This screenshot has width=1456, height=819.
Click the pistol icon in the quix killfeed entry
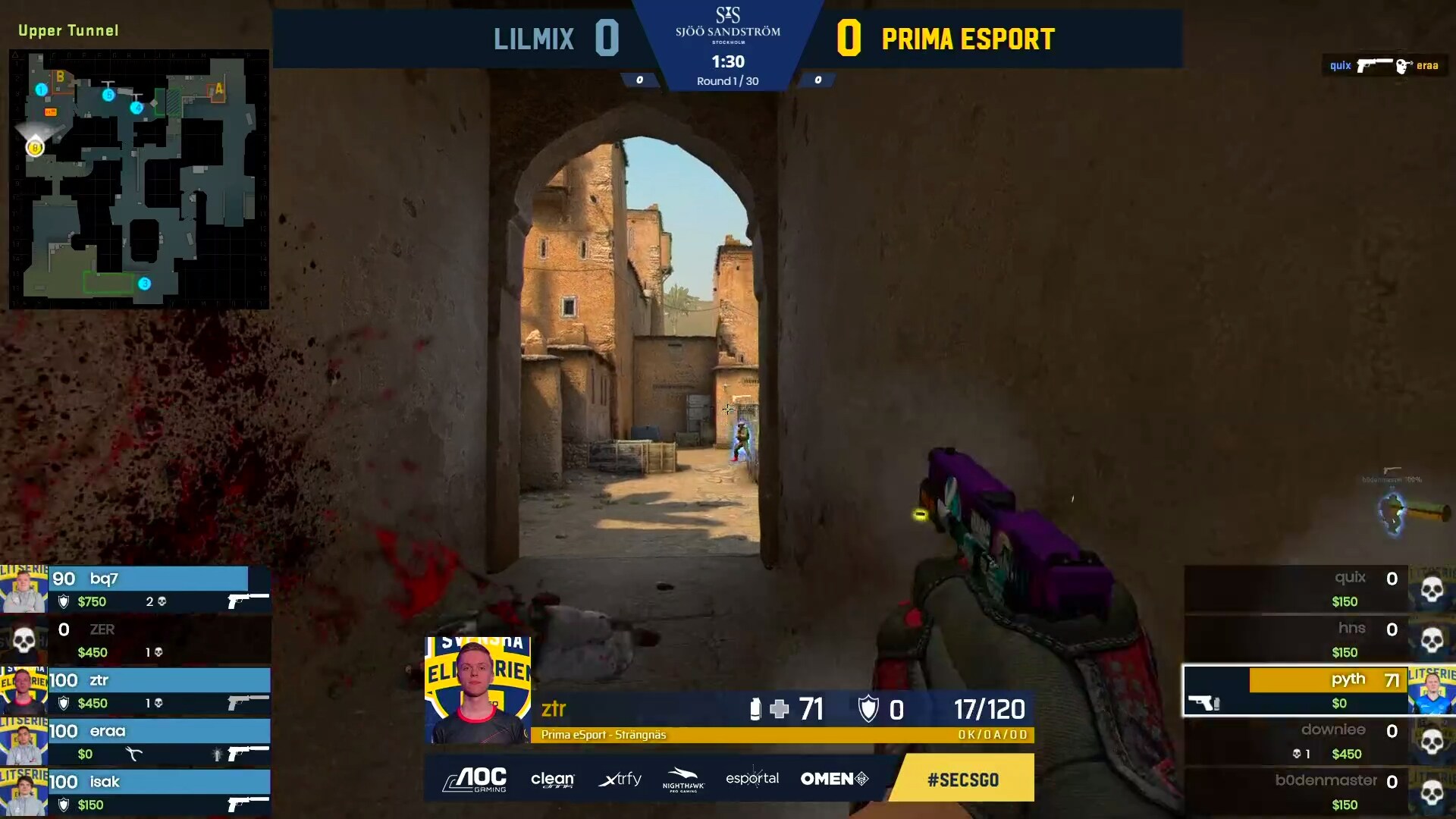click(1373, 66)
